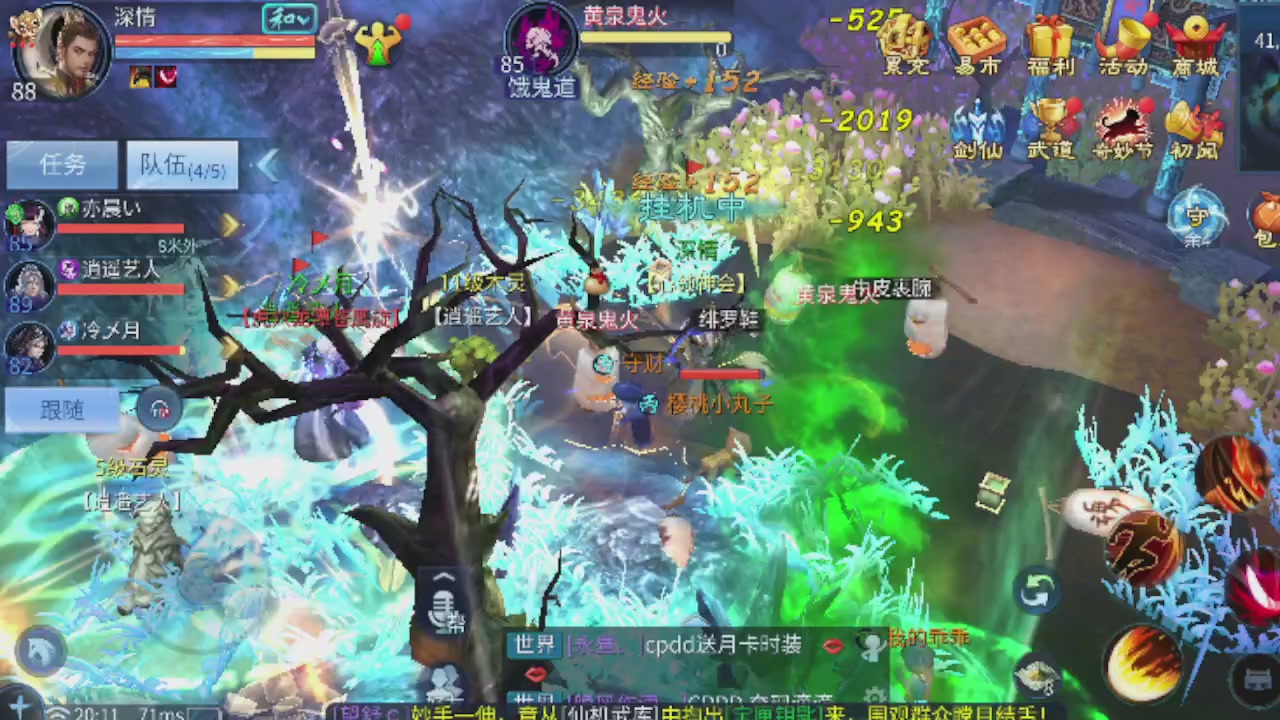Toggle the 和 peace mode indicator

(x=288, y=18)
